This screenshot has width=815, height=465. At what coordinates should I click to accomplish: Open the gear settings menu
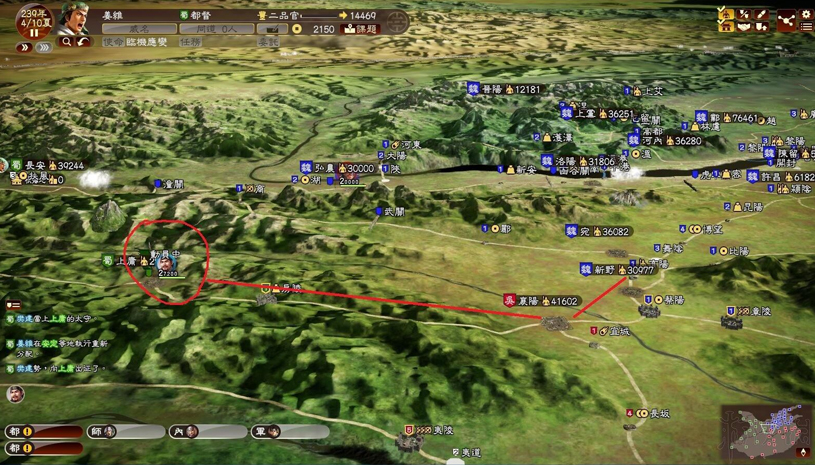pos(806,14)
